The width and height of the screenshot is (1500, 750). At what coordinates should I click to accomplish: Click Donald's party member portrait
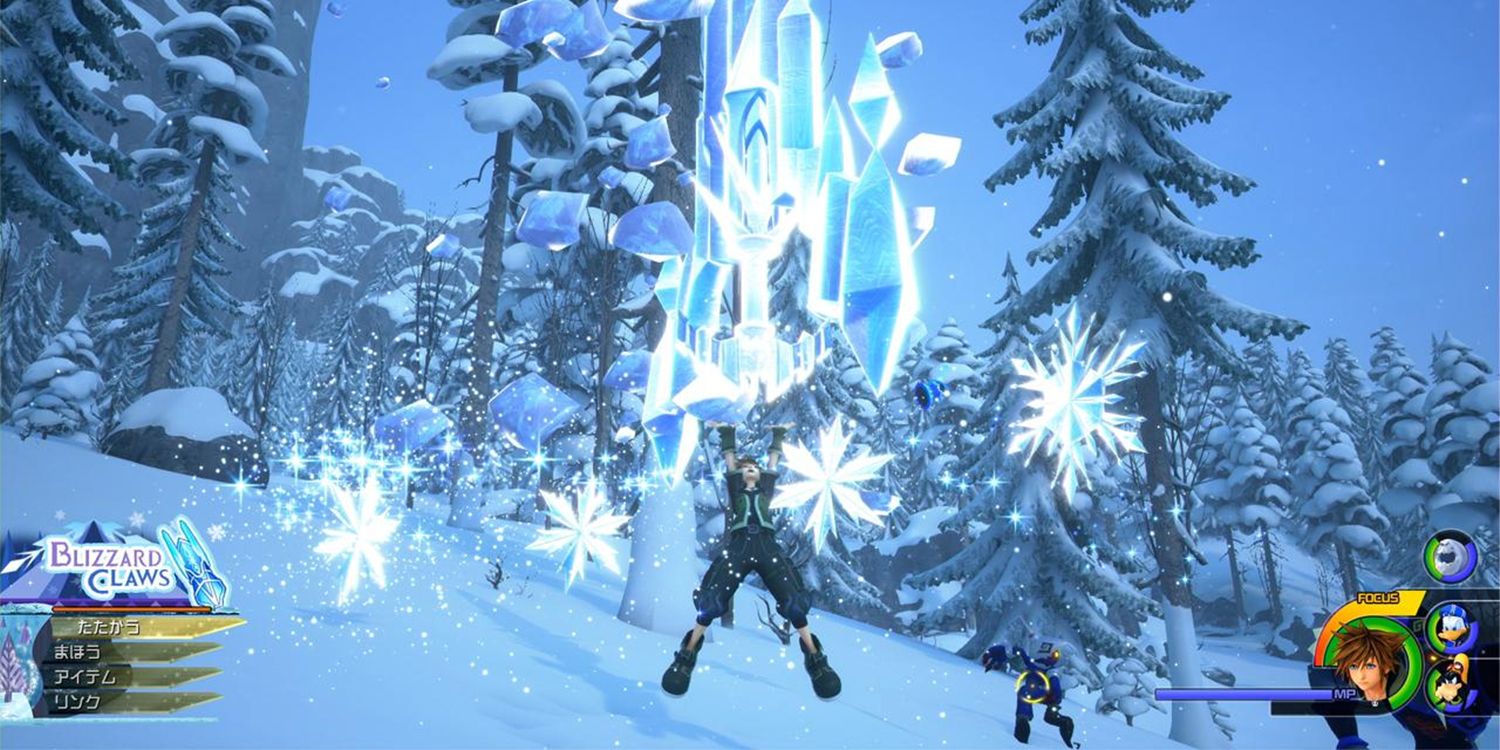pos(1452,627)
